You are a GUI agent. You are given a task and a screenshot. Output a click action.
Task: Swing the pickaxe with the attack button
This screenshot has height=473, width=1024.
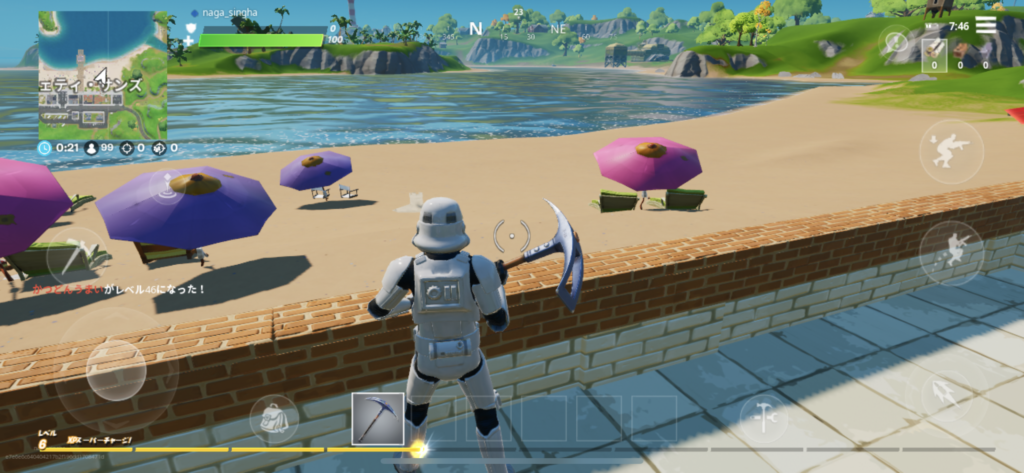coord(75,256)
